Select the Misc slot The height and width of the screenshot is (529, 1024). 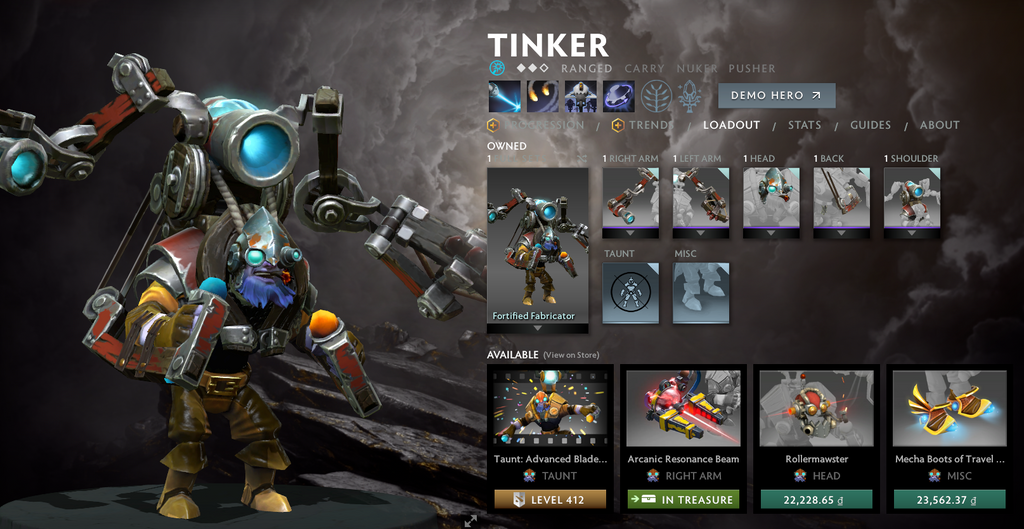click(701, 293)
